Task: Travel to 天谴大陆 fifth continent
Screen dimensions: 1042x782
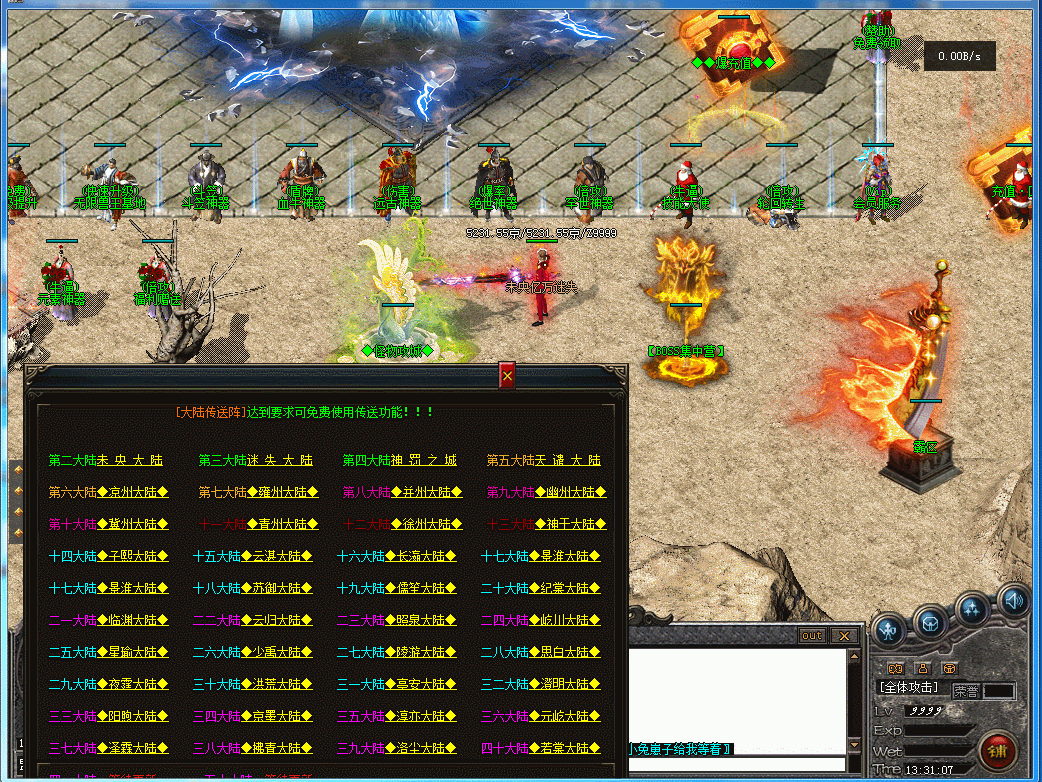Action: click(543, 460)
